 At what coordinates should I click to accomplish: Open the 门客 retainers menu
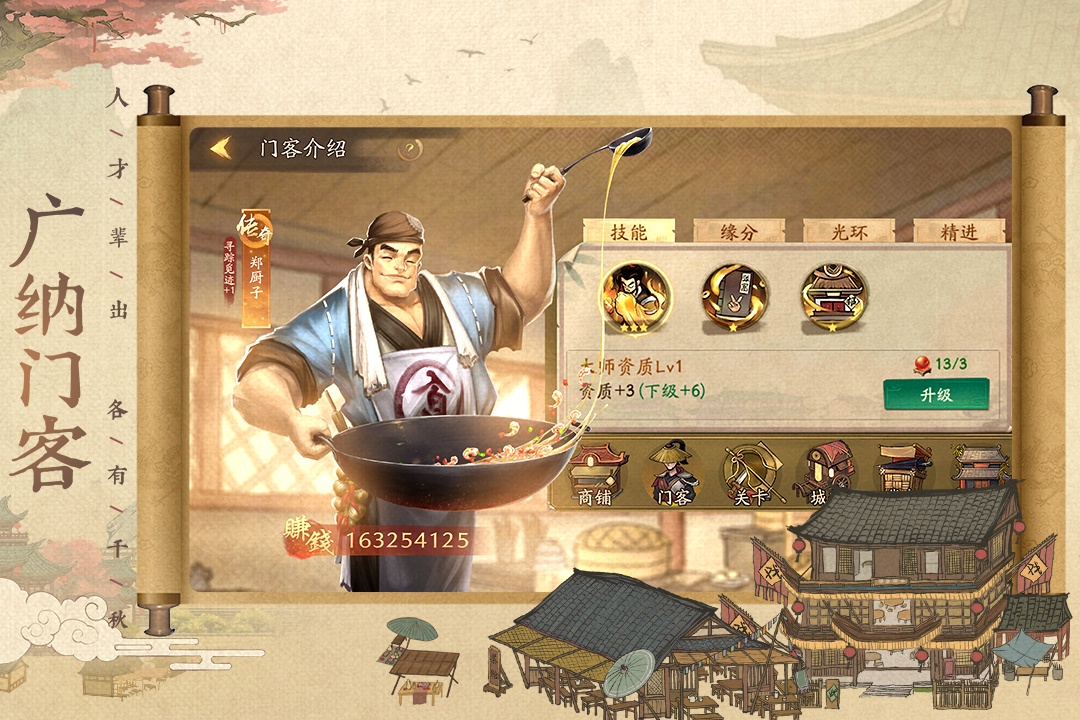coord(673,474)
